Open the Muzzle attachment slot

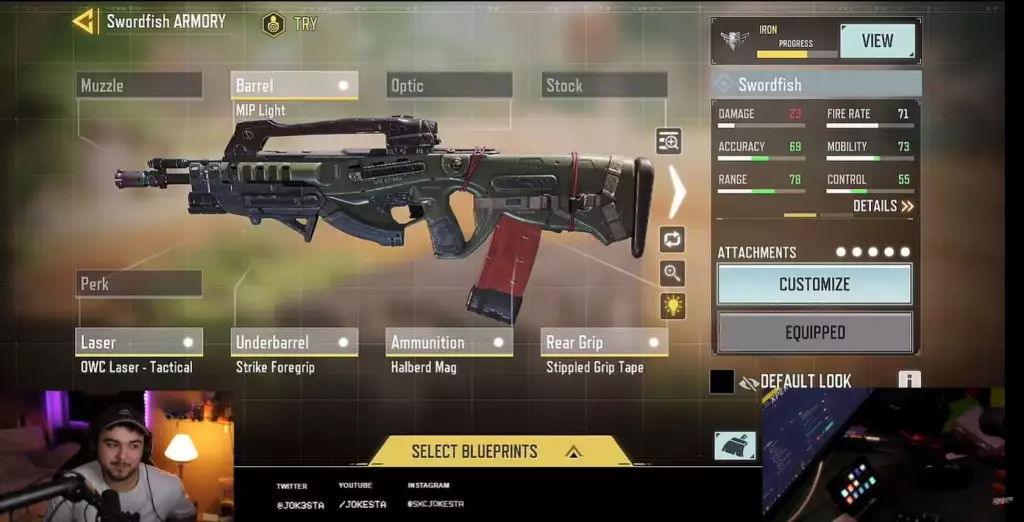(139, 86)
